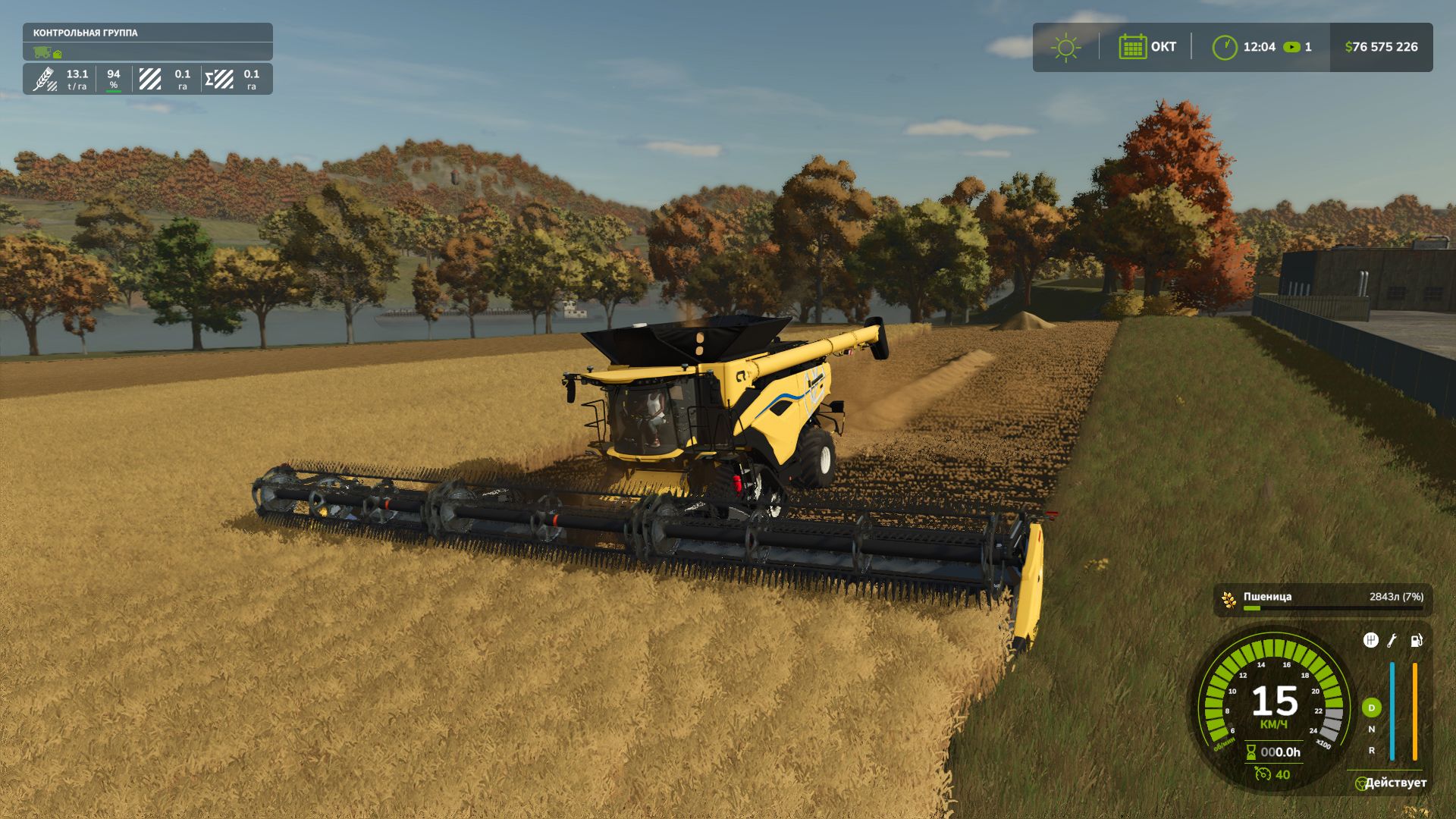Click the hourglass operating hours icon
The width and height of the screenshot is (1456, 819).
coord(1251,752)
